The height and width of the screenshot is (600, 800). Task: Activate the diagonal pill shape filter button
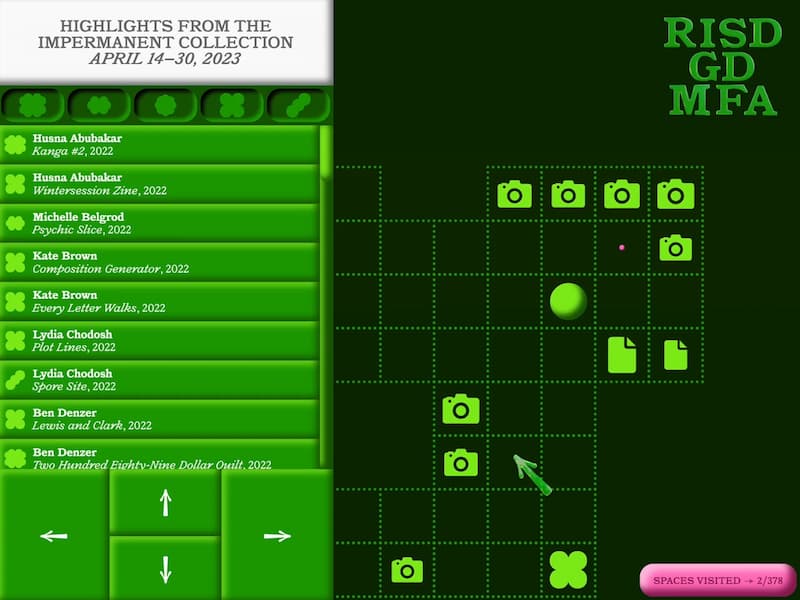click(298, 104)
